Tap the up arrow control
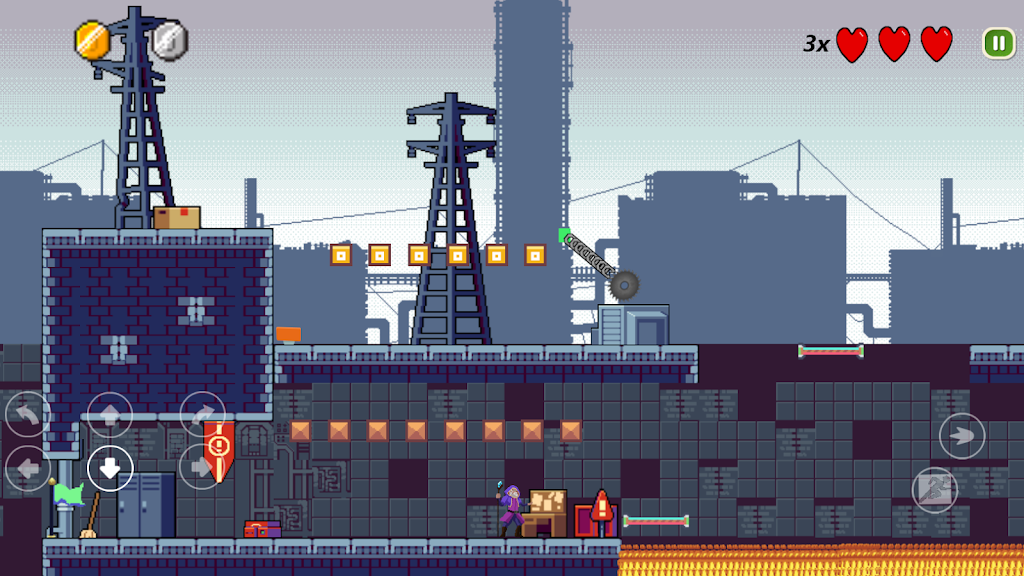The height and width of the screenshot is (576, 1024). coord(110,415)
